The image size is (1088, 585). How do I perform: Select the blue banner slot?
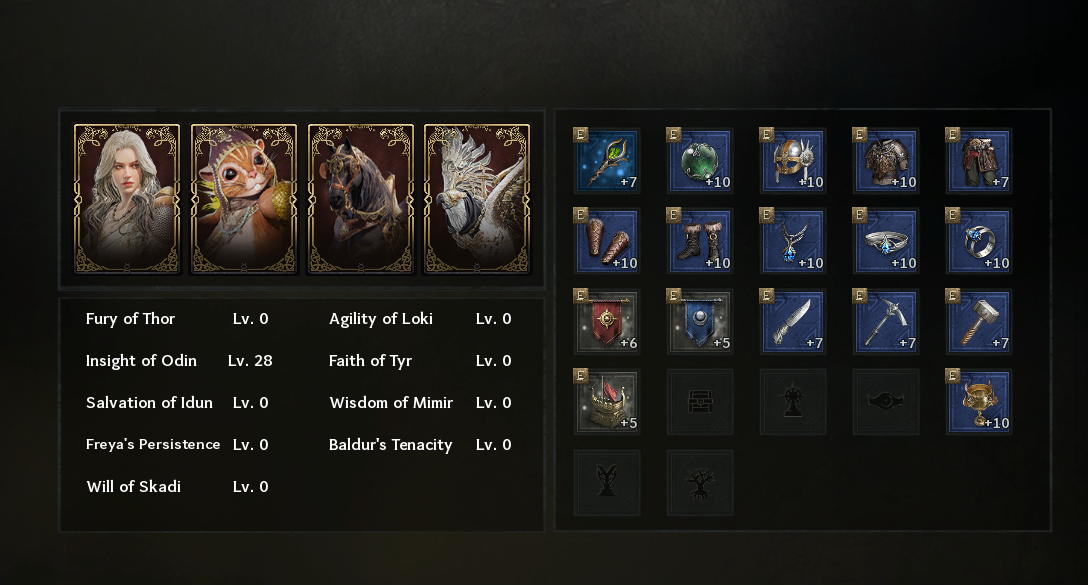point(700,322)
